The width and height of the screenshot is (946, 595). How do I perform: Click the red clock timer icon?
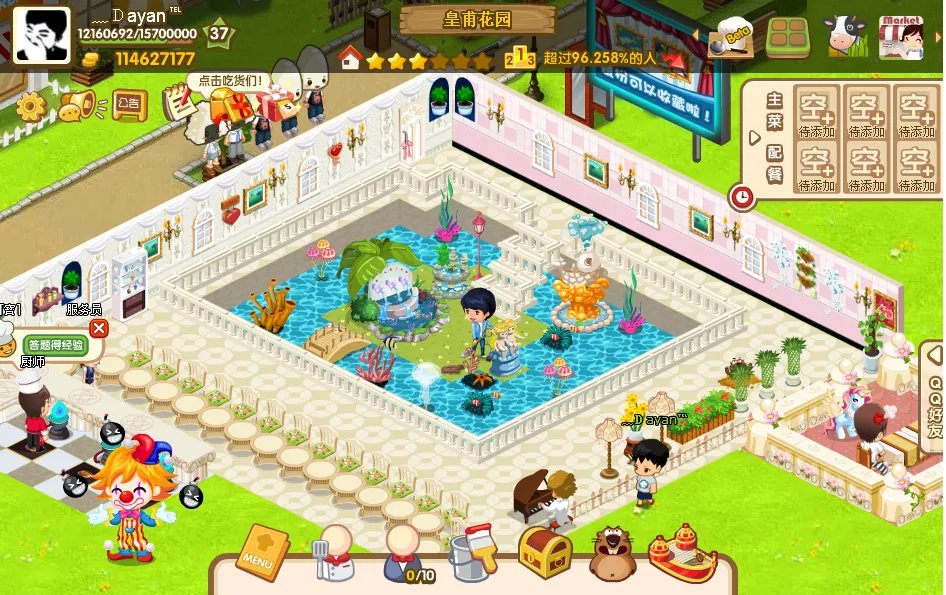click(x=741, y=196)
